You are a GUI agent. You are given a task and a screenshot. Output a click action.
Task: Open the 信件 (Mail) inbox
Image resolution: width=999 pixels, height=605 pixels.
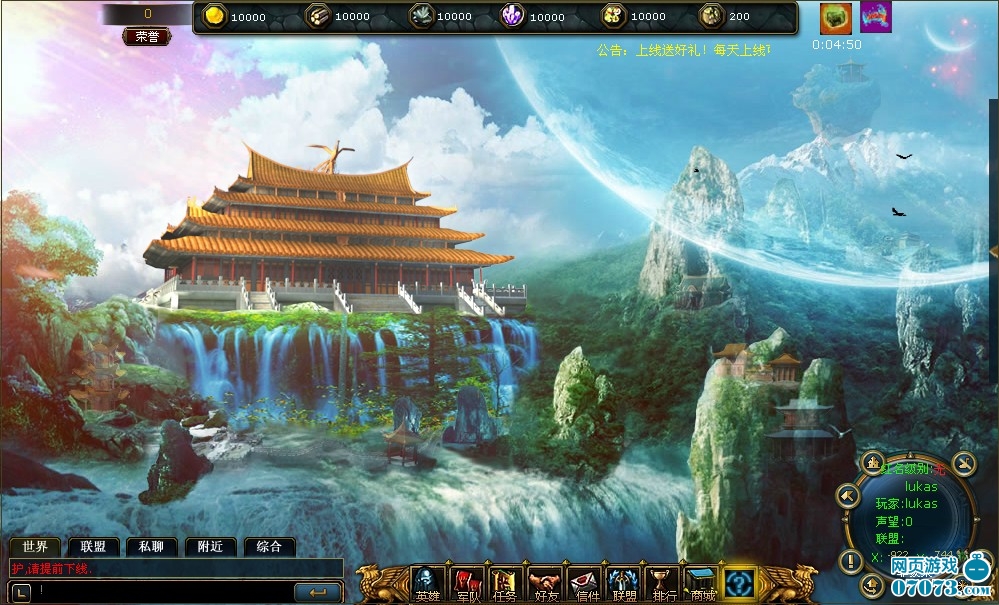coord(585,583)
